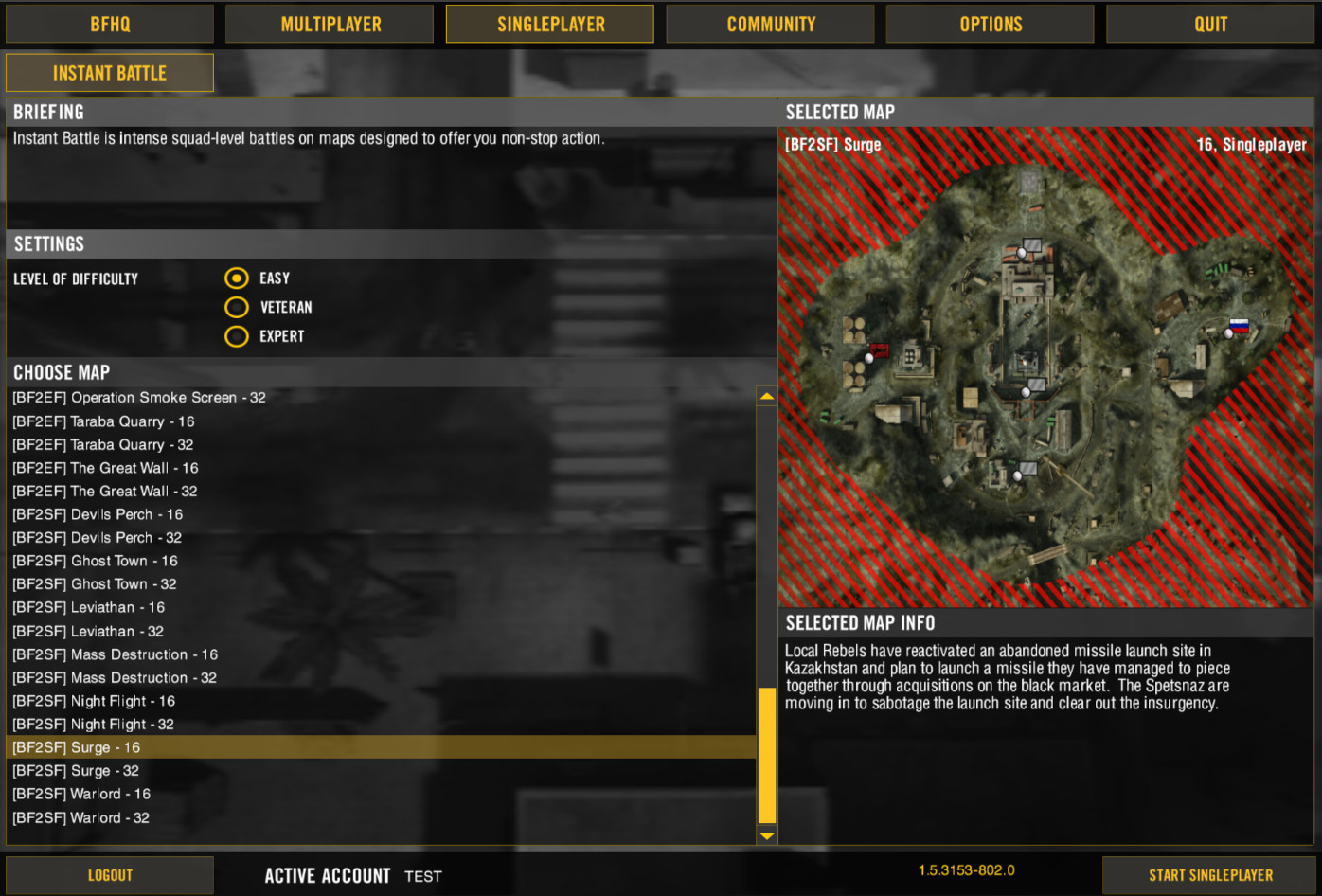Choose [BF2EF] Taraba Quarry - 32 from the list

pyautogui.click(x=102, y=444)
